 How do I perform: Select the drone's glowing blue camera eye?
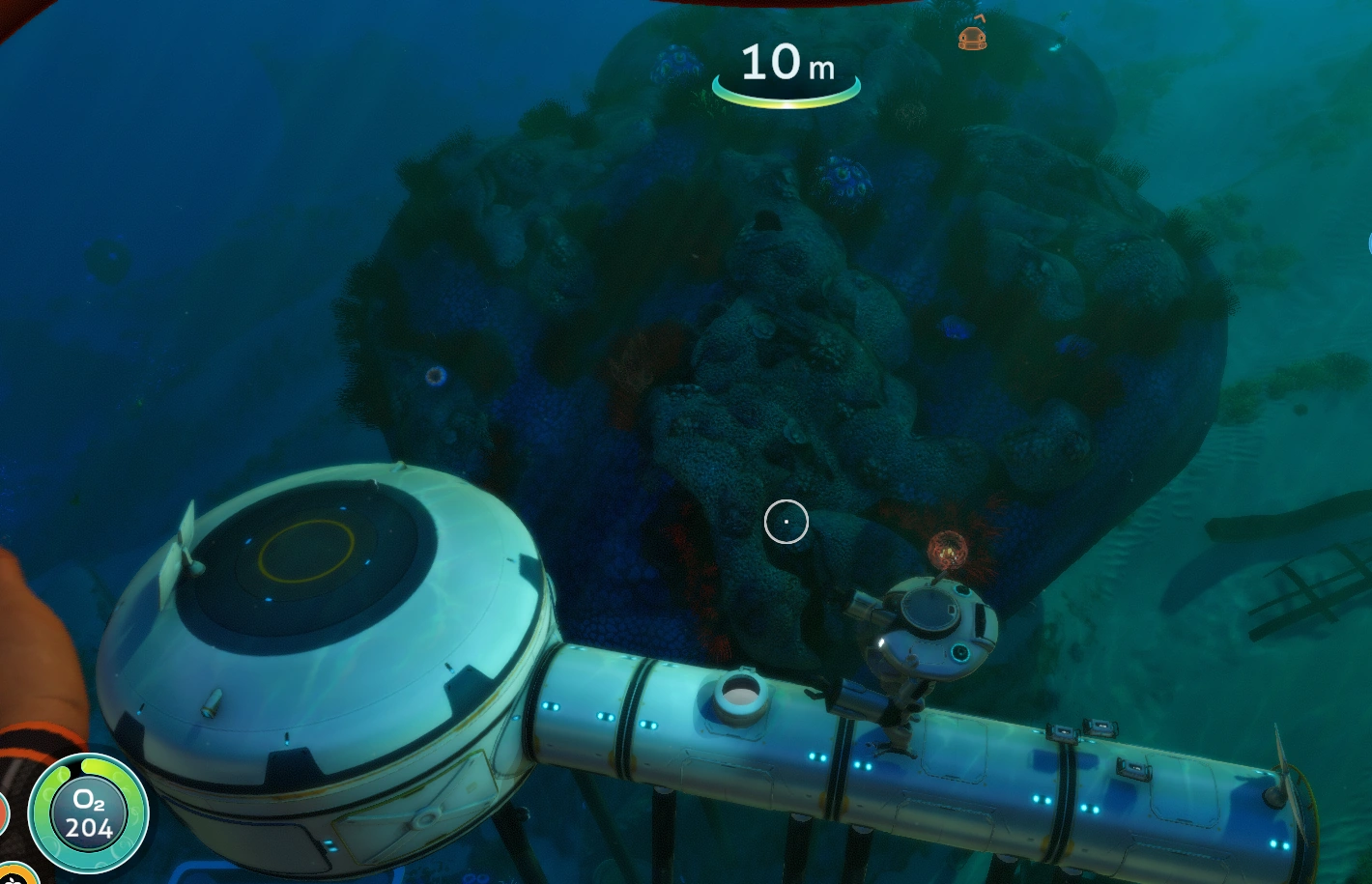coord(958,654)
